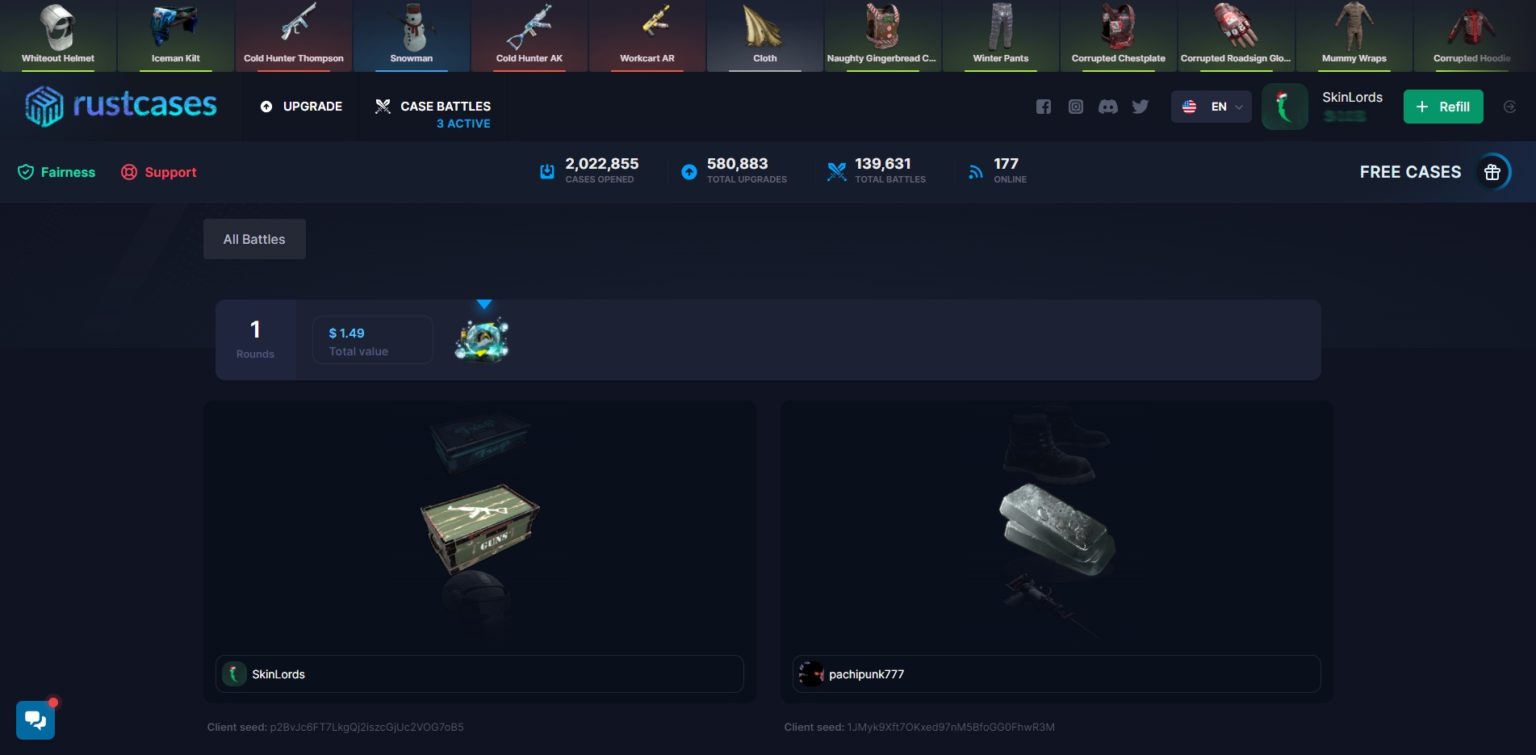Click the SkinLords pepper avatar icon
Image resolution: width=1536 pixels, height=755 pixels.
tap(1285, 105)
